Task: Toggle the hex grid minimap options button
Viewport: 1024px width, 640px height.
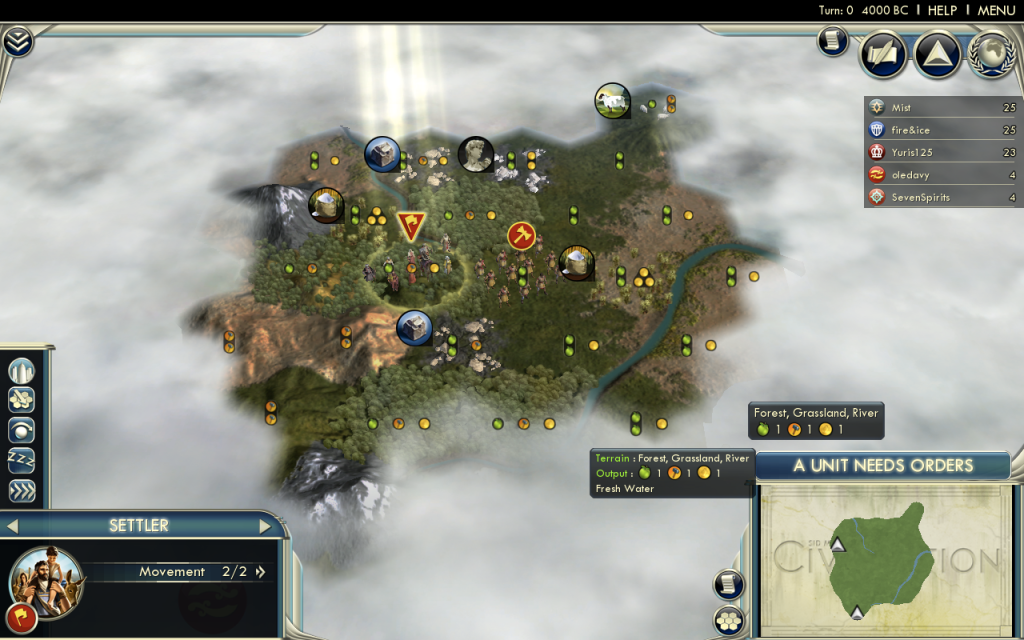Action: pos(729,619)
